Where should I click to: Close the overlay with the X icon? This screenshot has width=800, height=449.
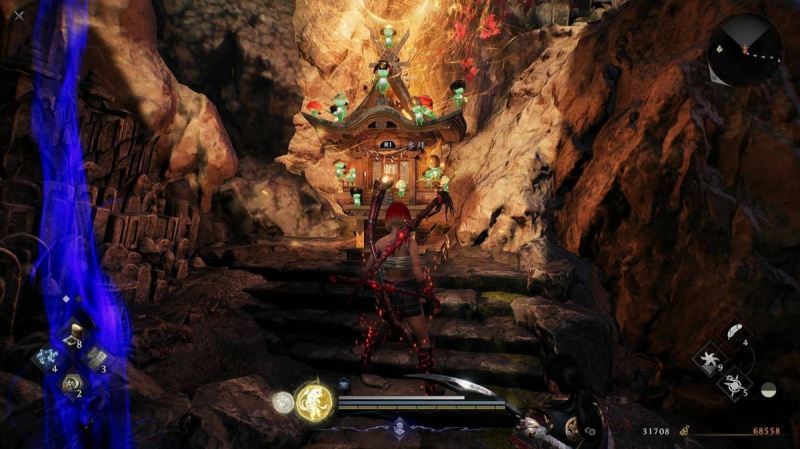(19, 15)
